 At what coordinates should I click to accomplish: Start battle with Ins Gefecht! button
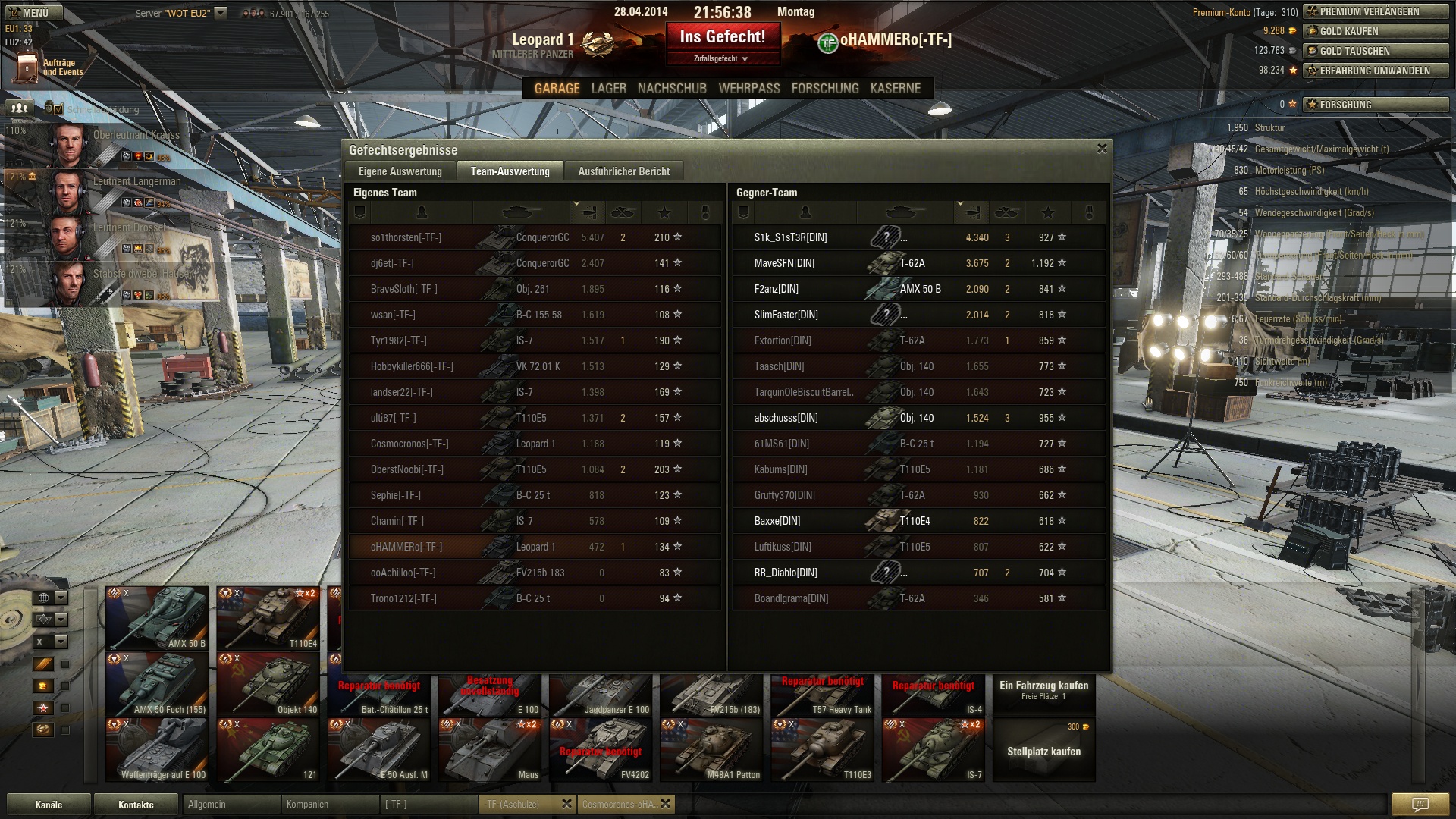point(723,38)
